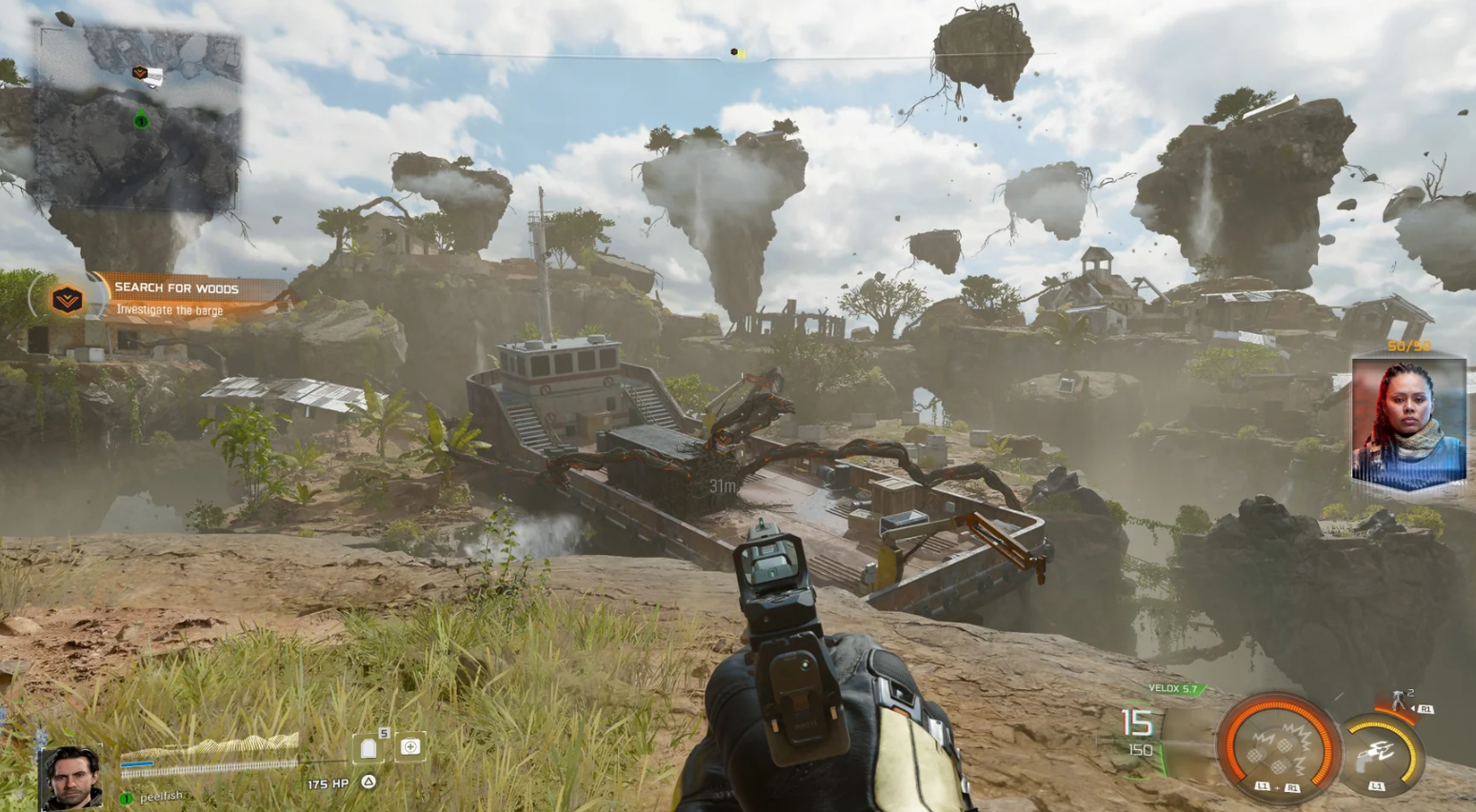Screen dimensions: 1476x812
Task: Select the armor plate slot
Action: point(369,748)
